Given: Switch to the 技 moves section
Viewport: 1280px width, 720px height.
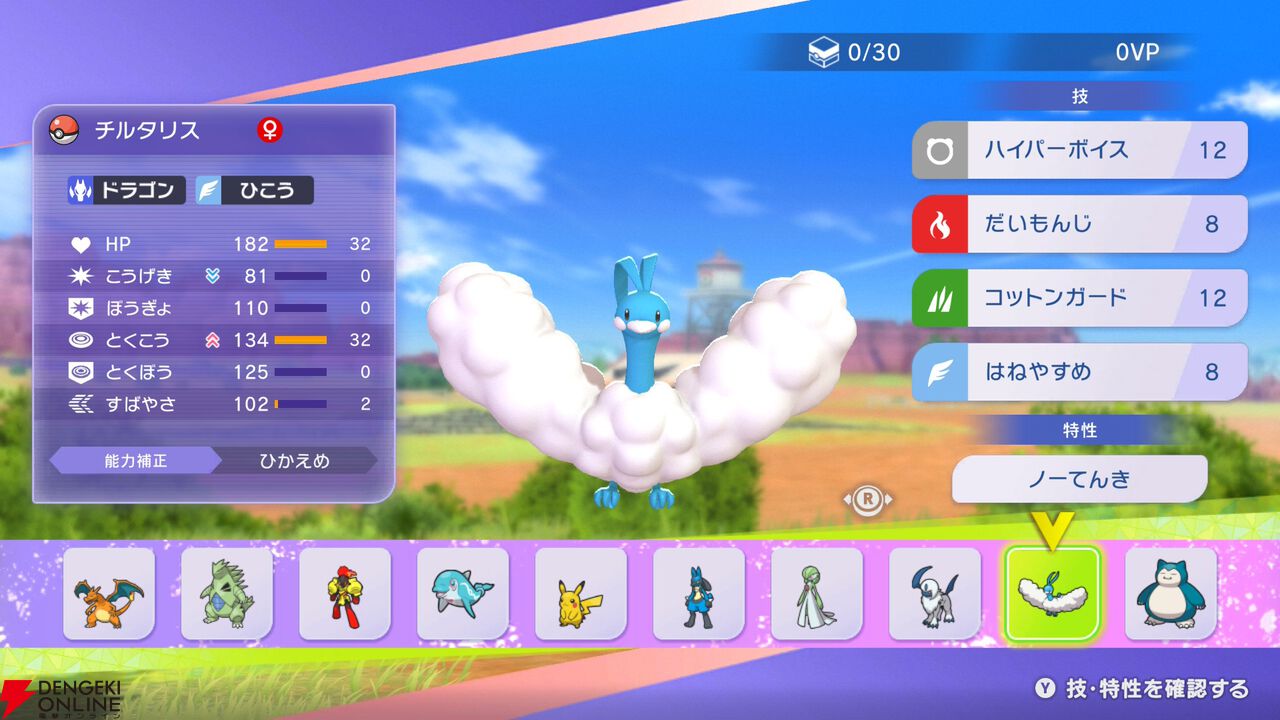Looking at the screenshot, I should click(x=1079, y=95).
